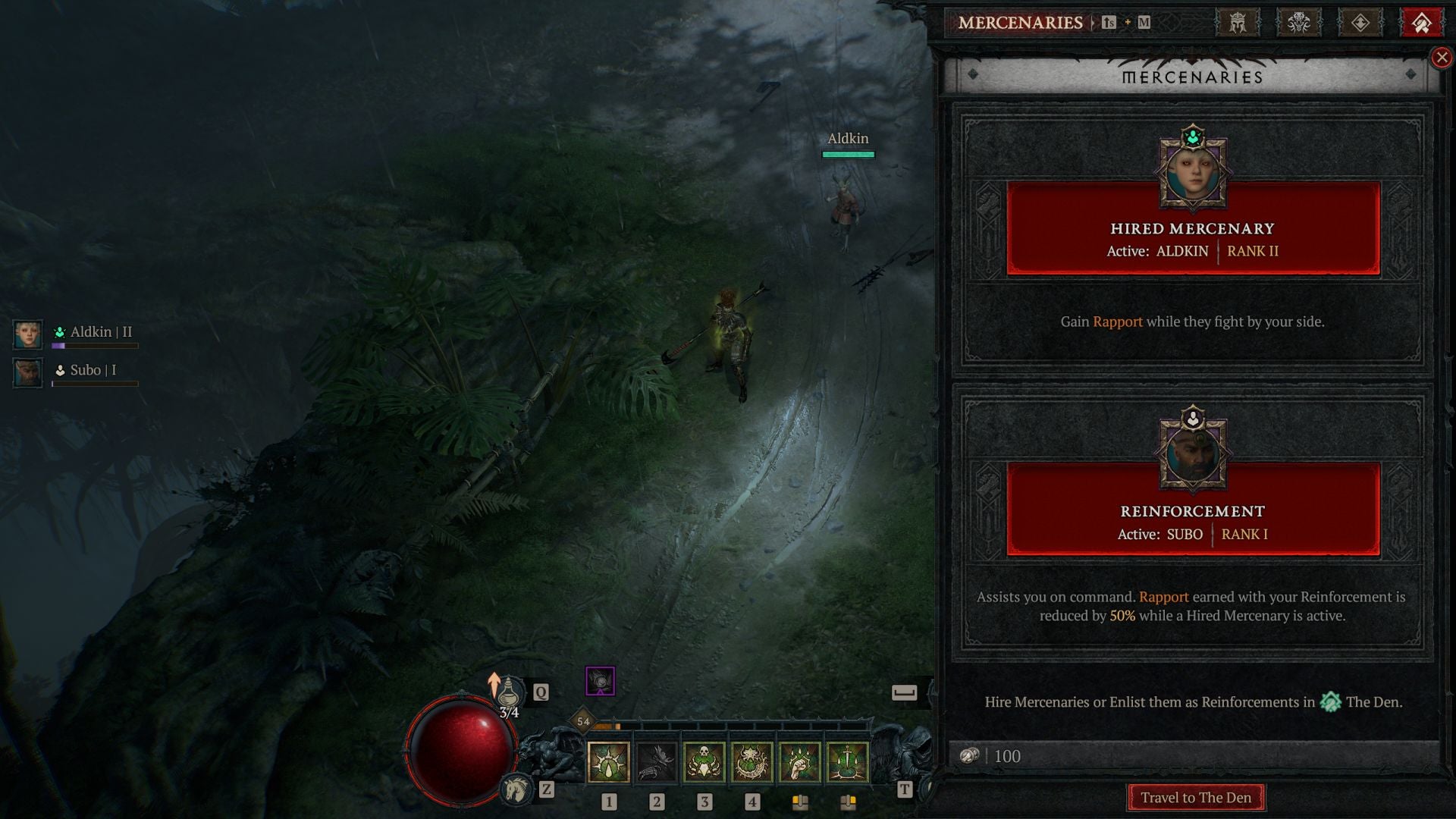
Task: Click the skull skill icon in slot 3
Action: point(705,762)
